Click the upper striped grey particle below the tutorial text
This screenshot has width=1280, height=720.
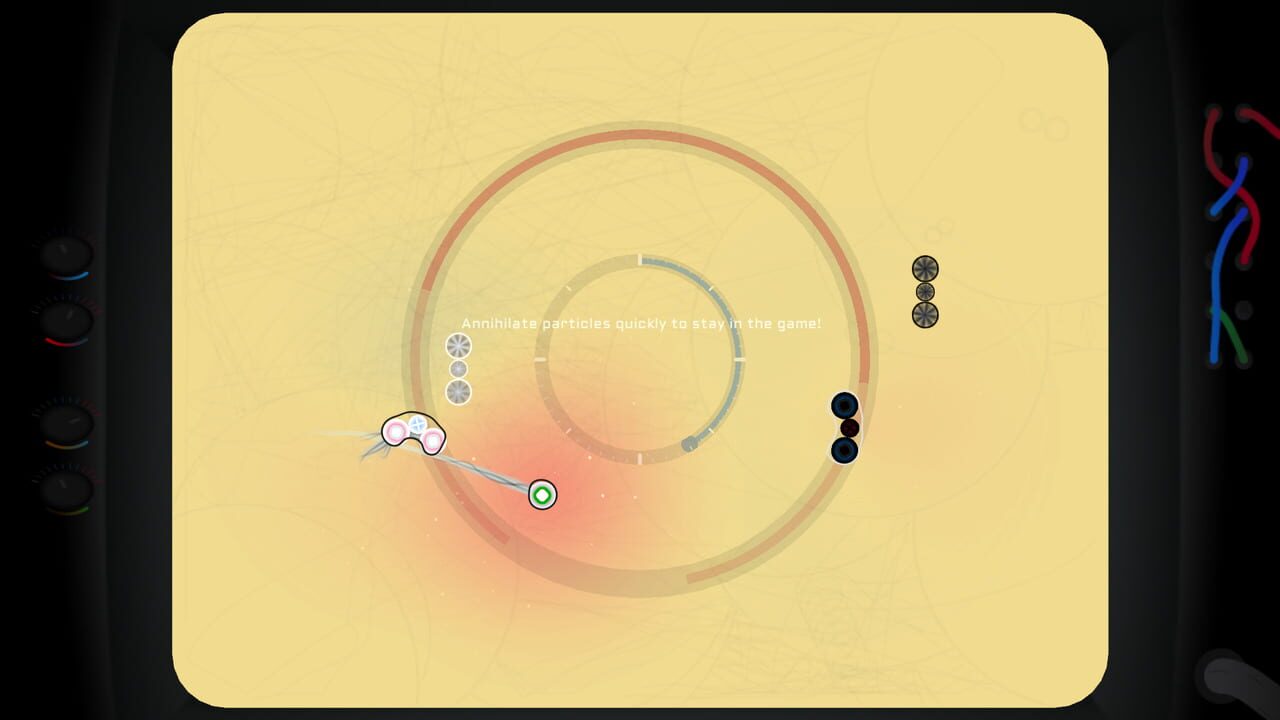(456, 348)
